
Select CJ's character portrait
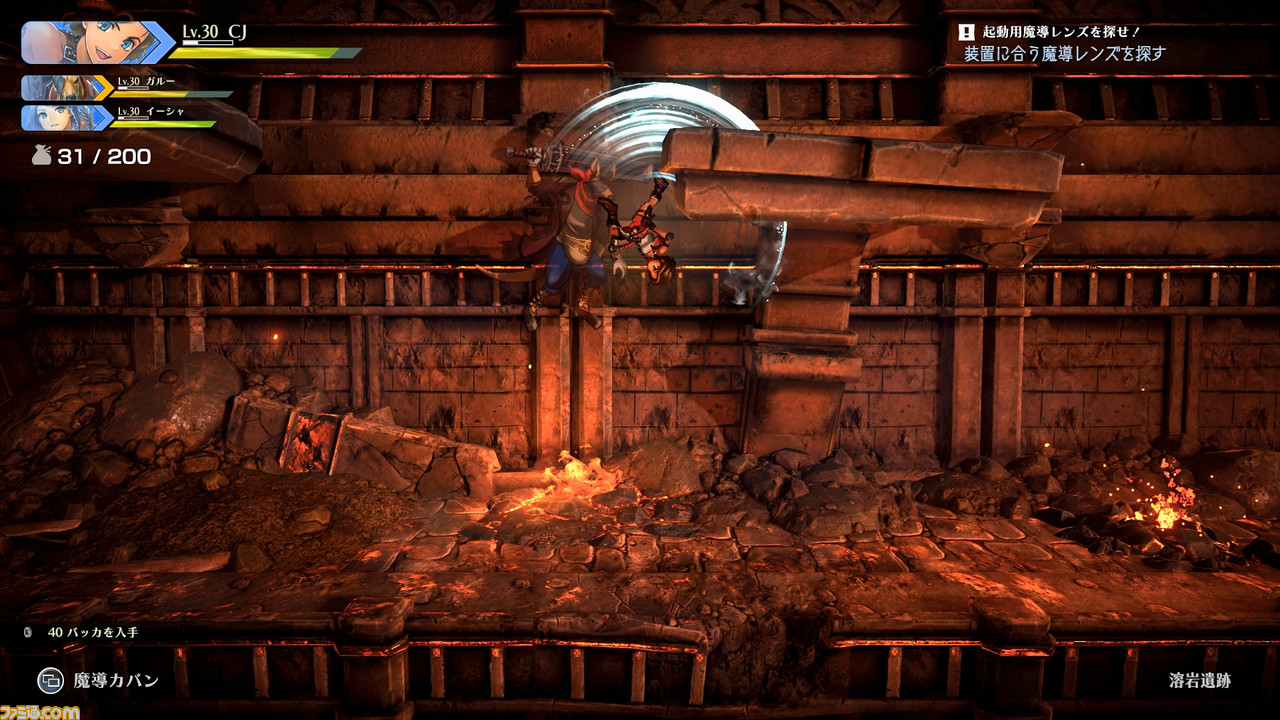pos(95,43)
